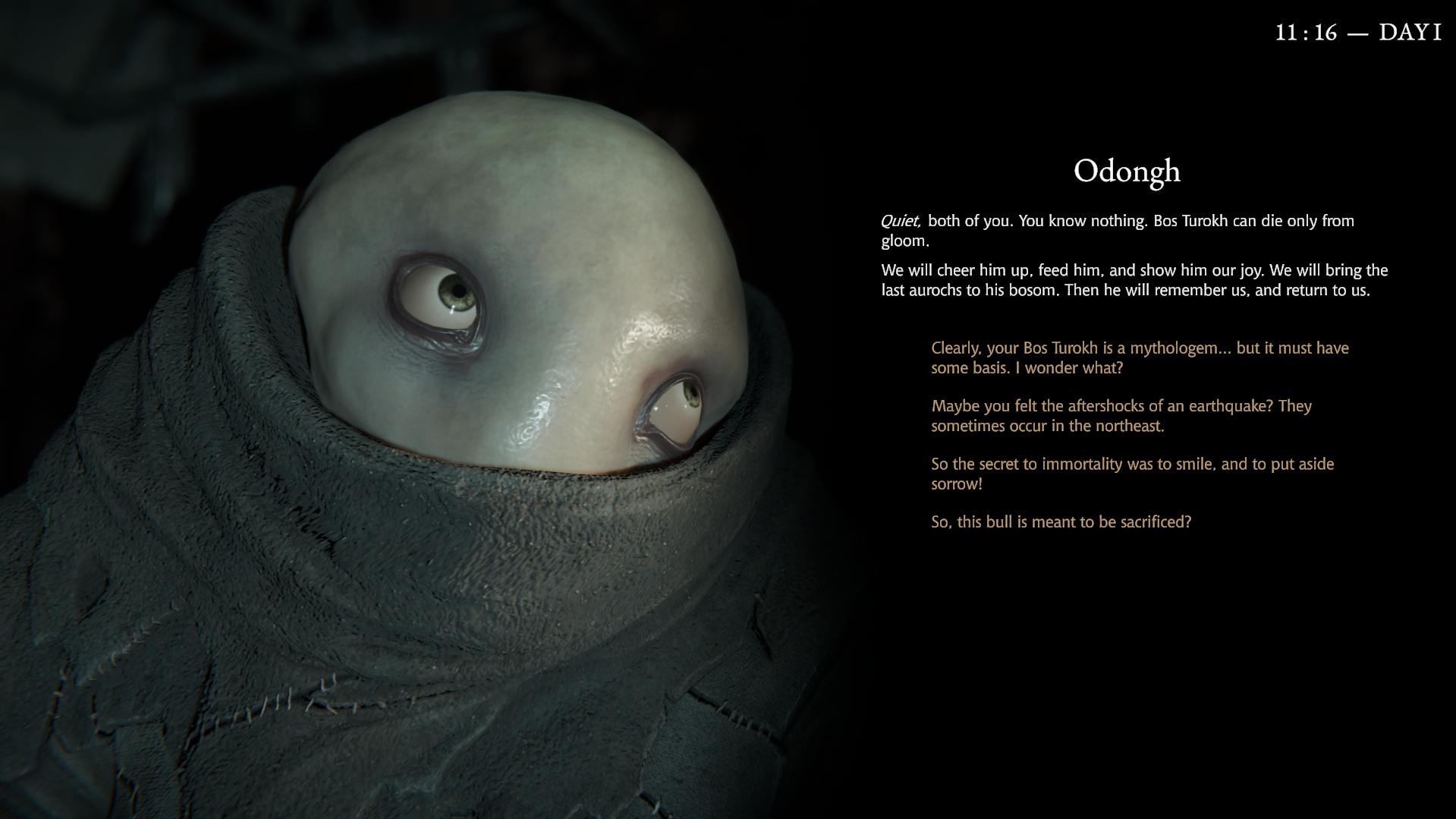The image size is (1456, 819).
Task: Choose the reply calling Bos Turokh a mythologem
Action: click(x=1139, y=358)
